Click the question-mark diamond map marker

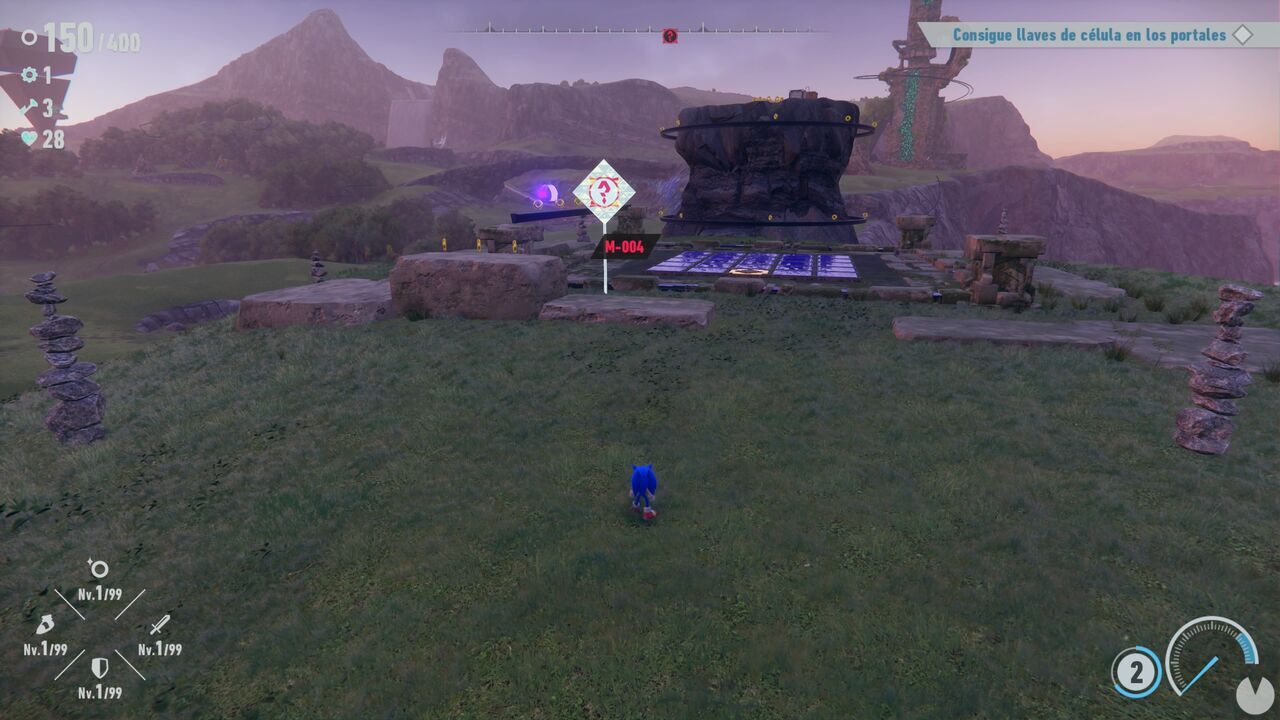click(x=603, y=190)
